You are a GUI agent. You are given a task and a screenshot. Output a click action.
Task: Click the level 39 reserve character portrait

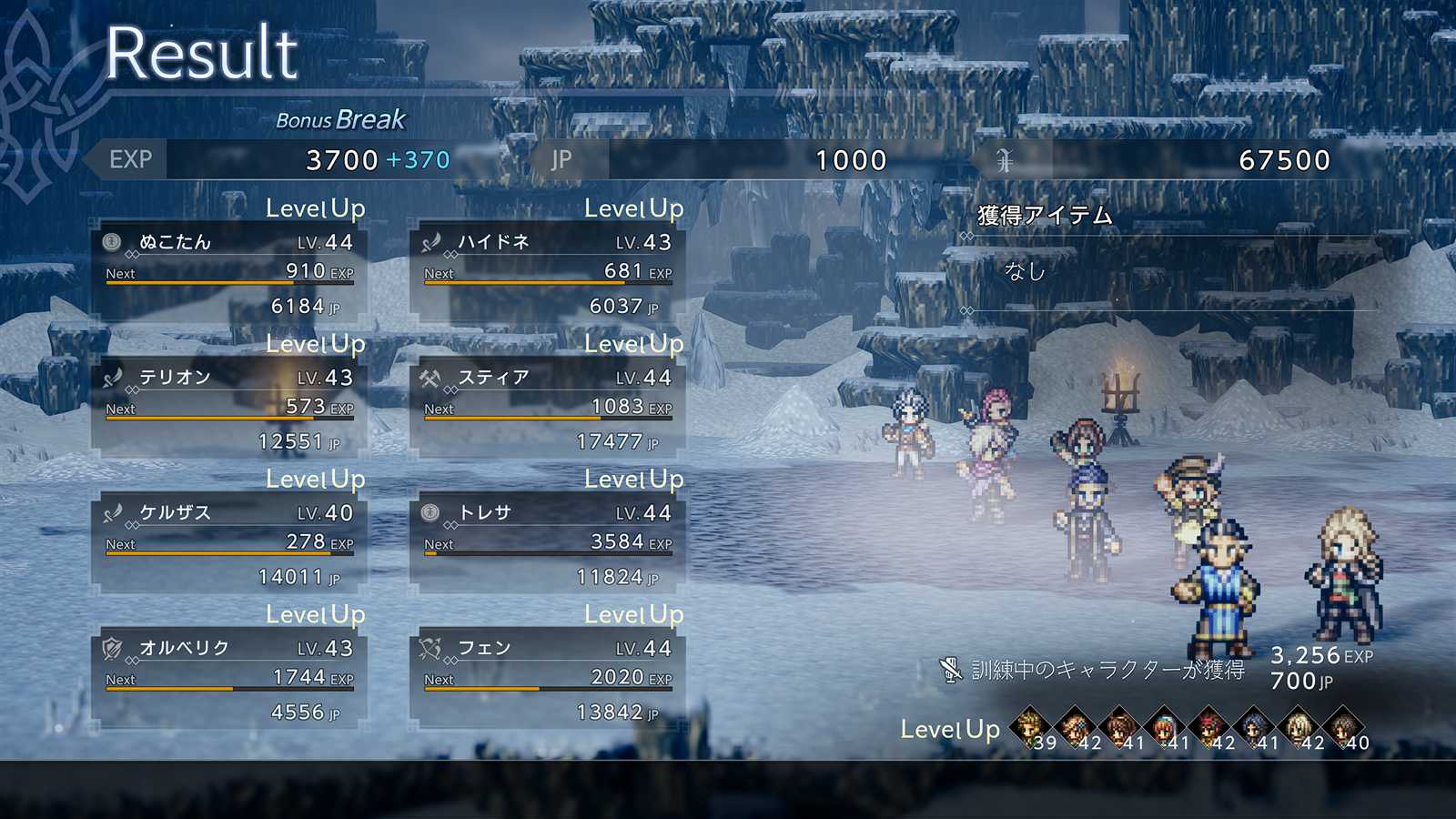point(1030,727)
